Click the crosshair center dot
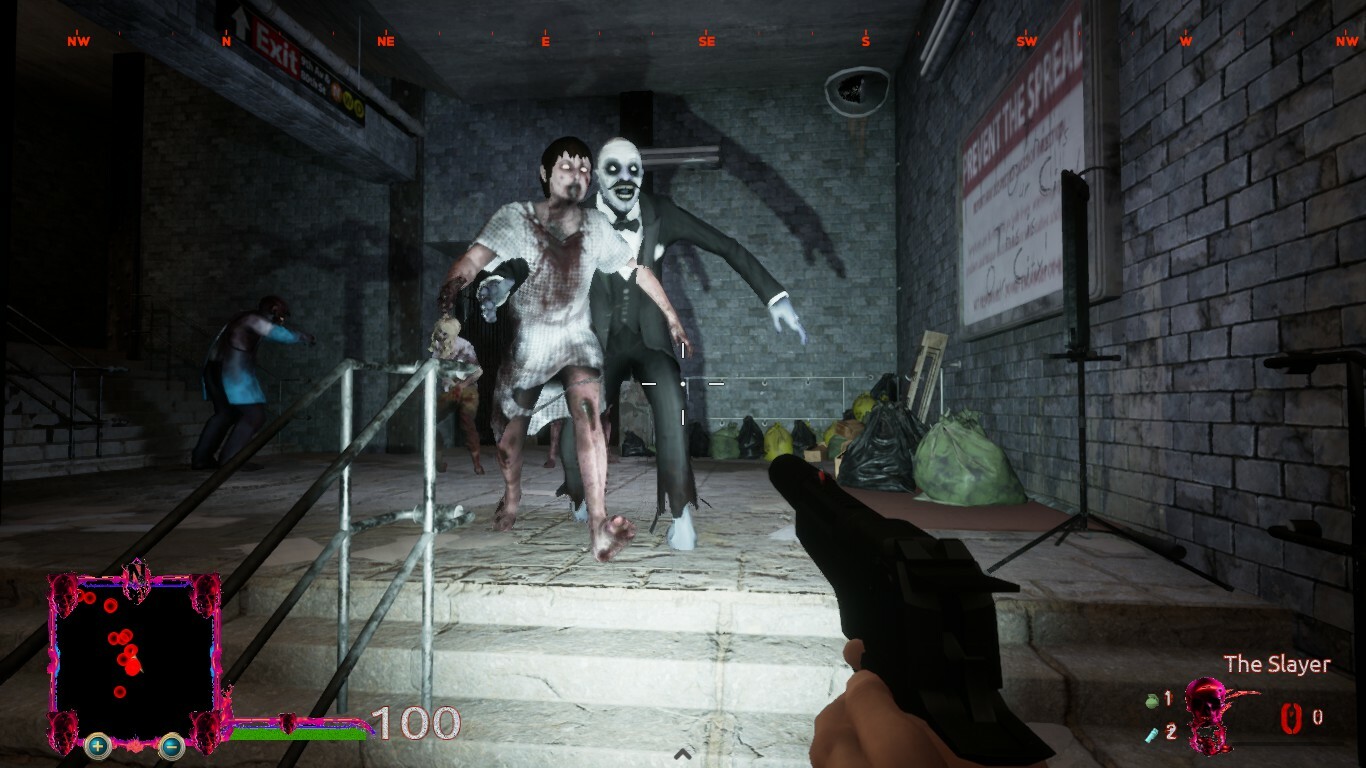Viewport: 1366px width, 768px height. pyautogui.click(x=684, y=382)
